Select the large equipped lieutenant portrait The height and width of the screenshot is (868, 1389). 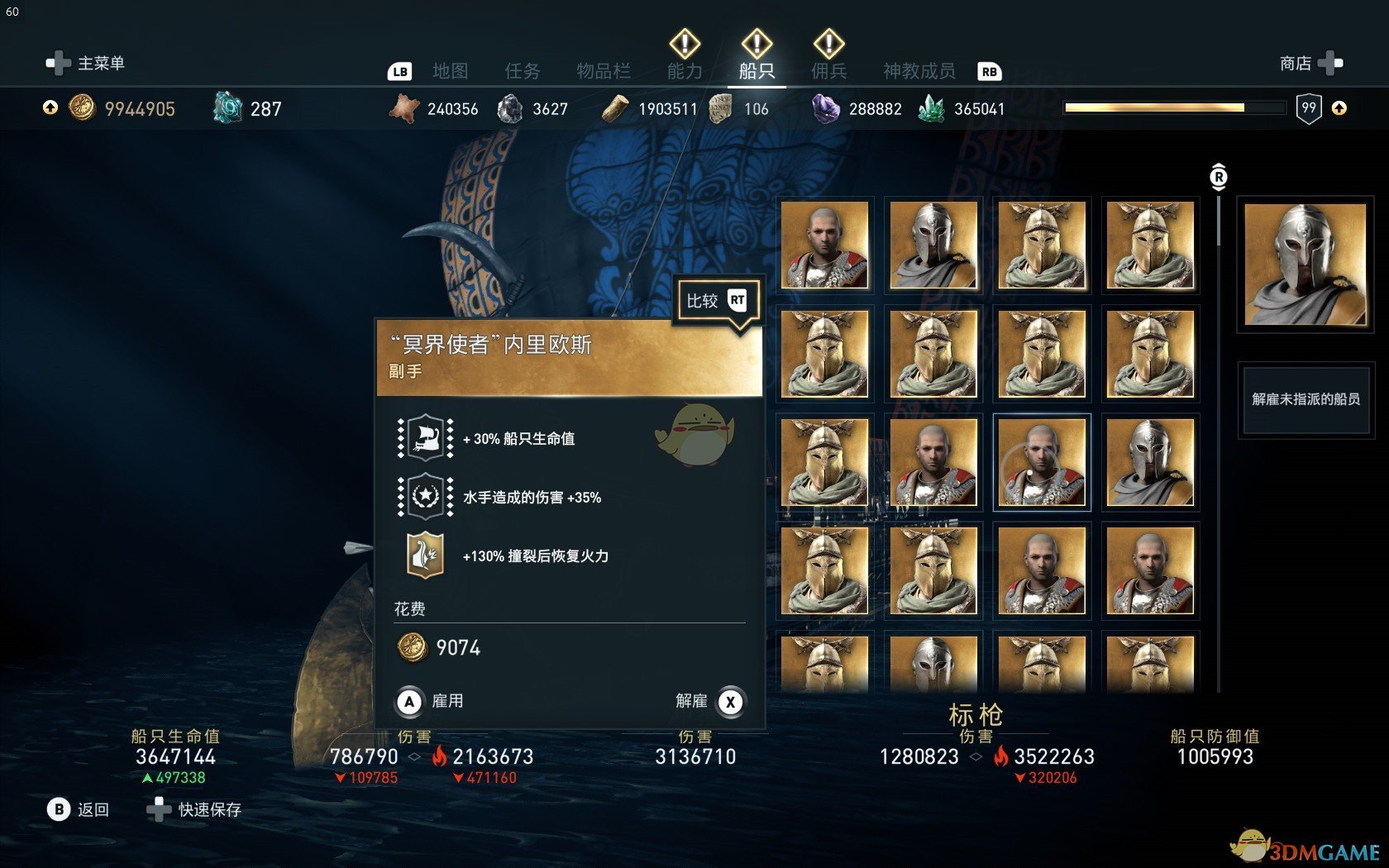point(1305,265)
